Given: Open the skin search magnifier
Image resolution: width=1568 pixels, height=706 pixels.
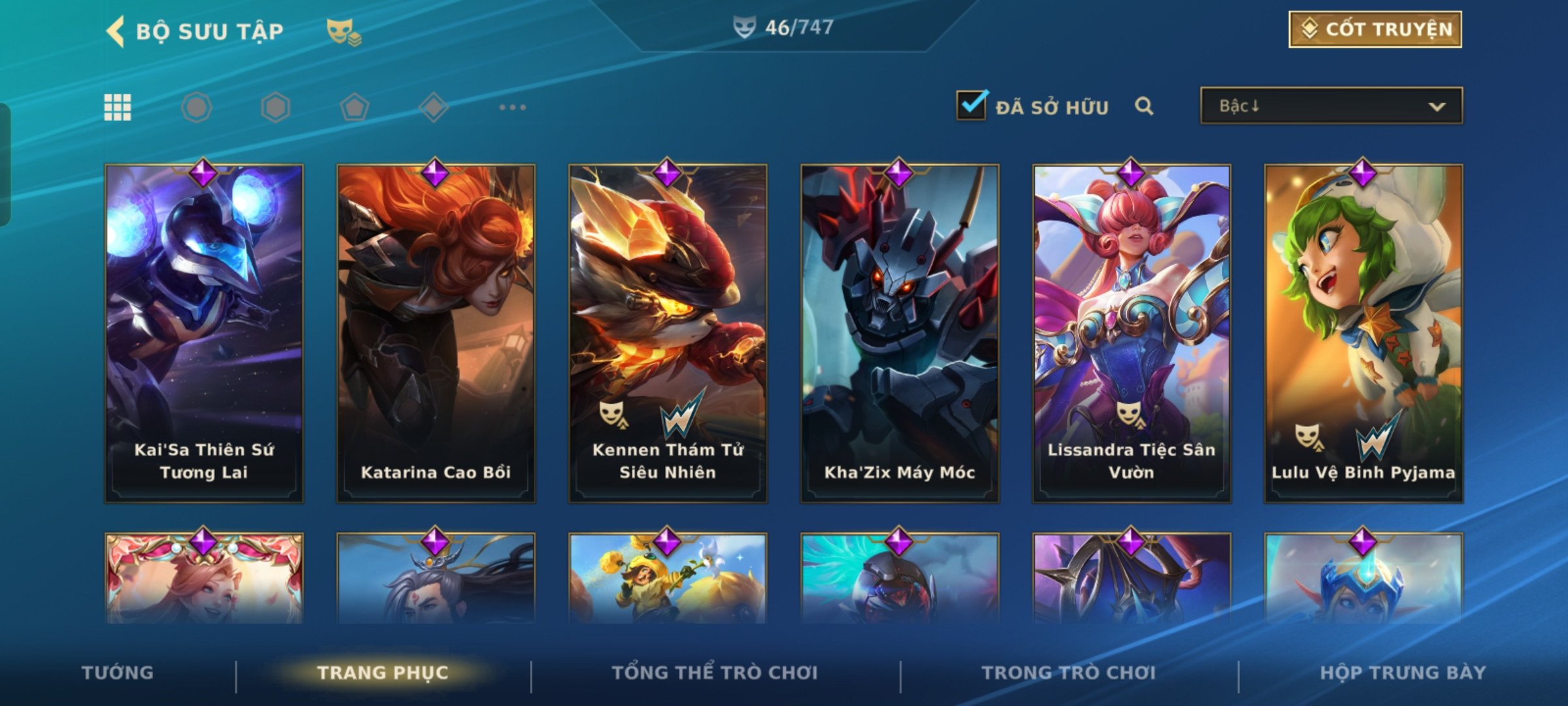Looking at the screenshot, I should [1143, 106].
